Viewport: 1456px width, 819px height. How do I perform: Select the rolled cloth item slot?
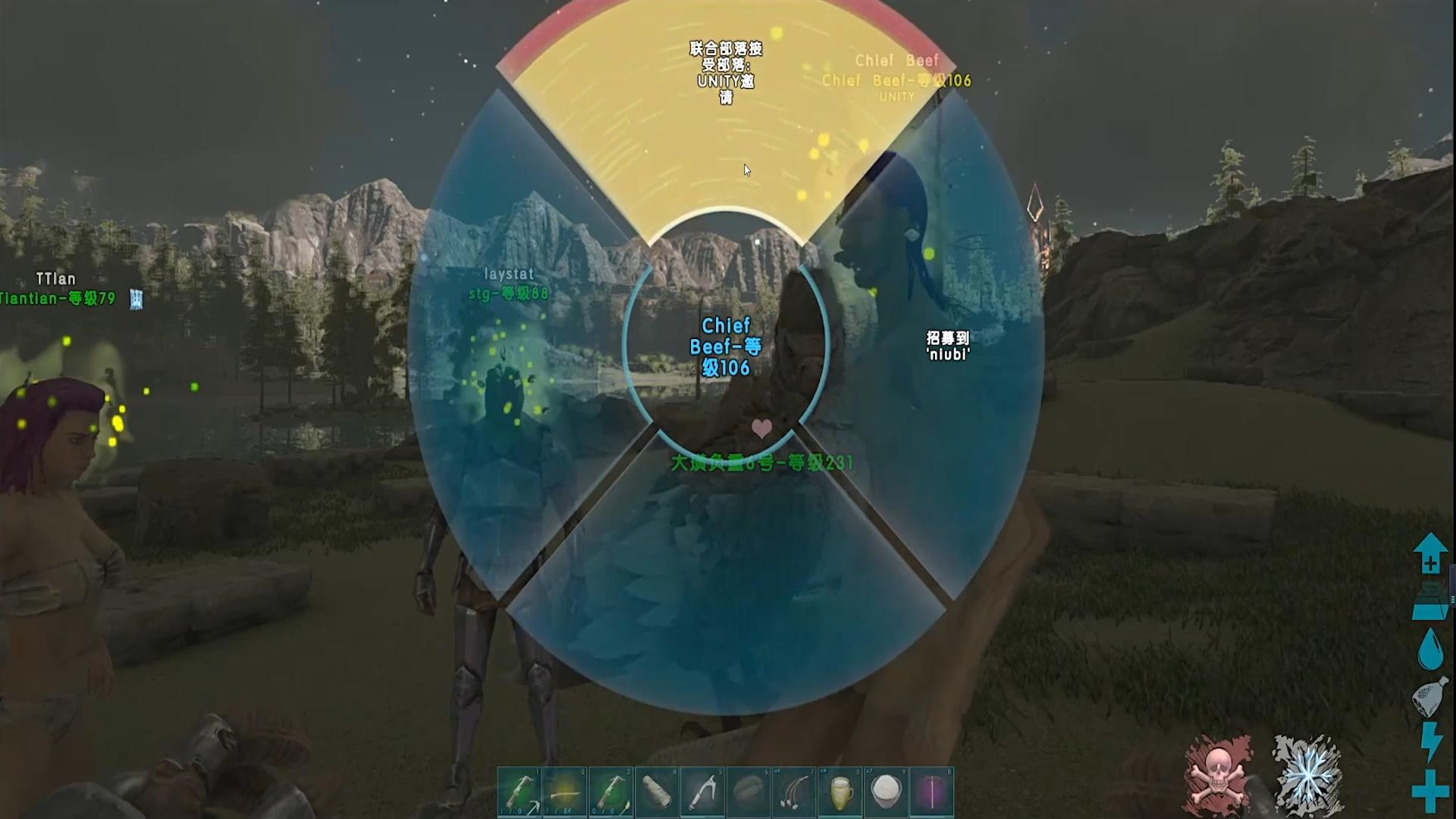click(x=657, y=792)
